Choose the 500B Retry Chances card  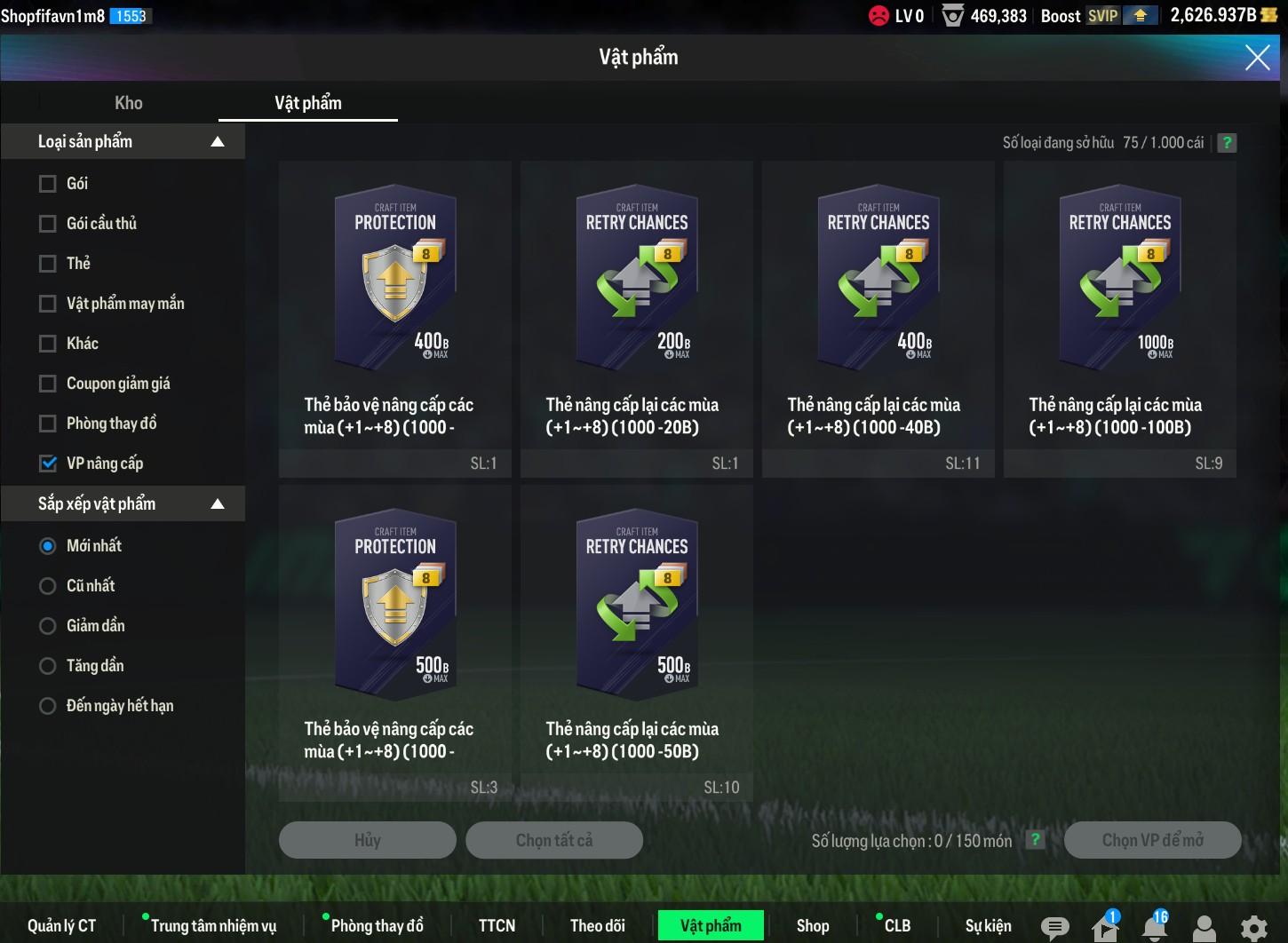pos(637,630)
